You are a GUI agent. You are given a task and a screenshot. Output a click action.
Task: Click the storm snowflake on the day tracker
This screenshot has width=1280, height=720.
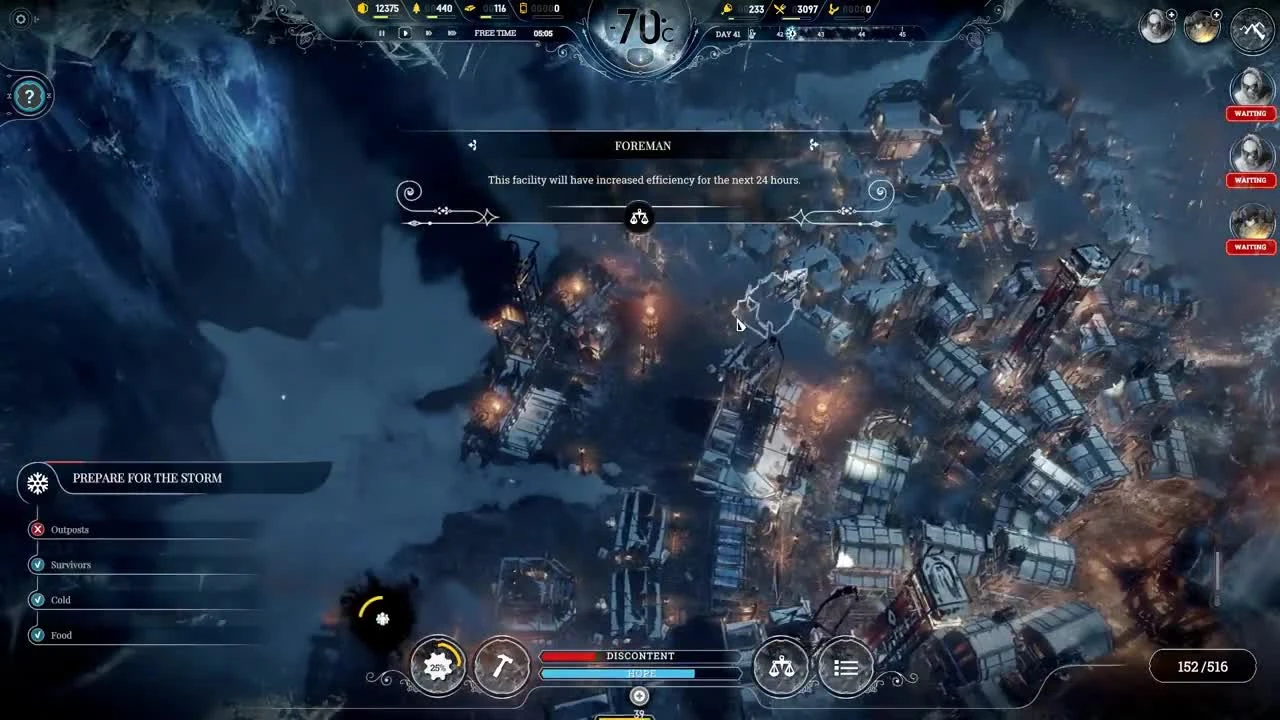789,33
